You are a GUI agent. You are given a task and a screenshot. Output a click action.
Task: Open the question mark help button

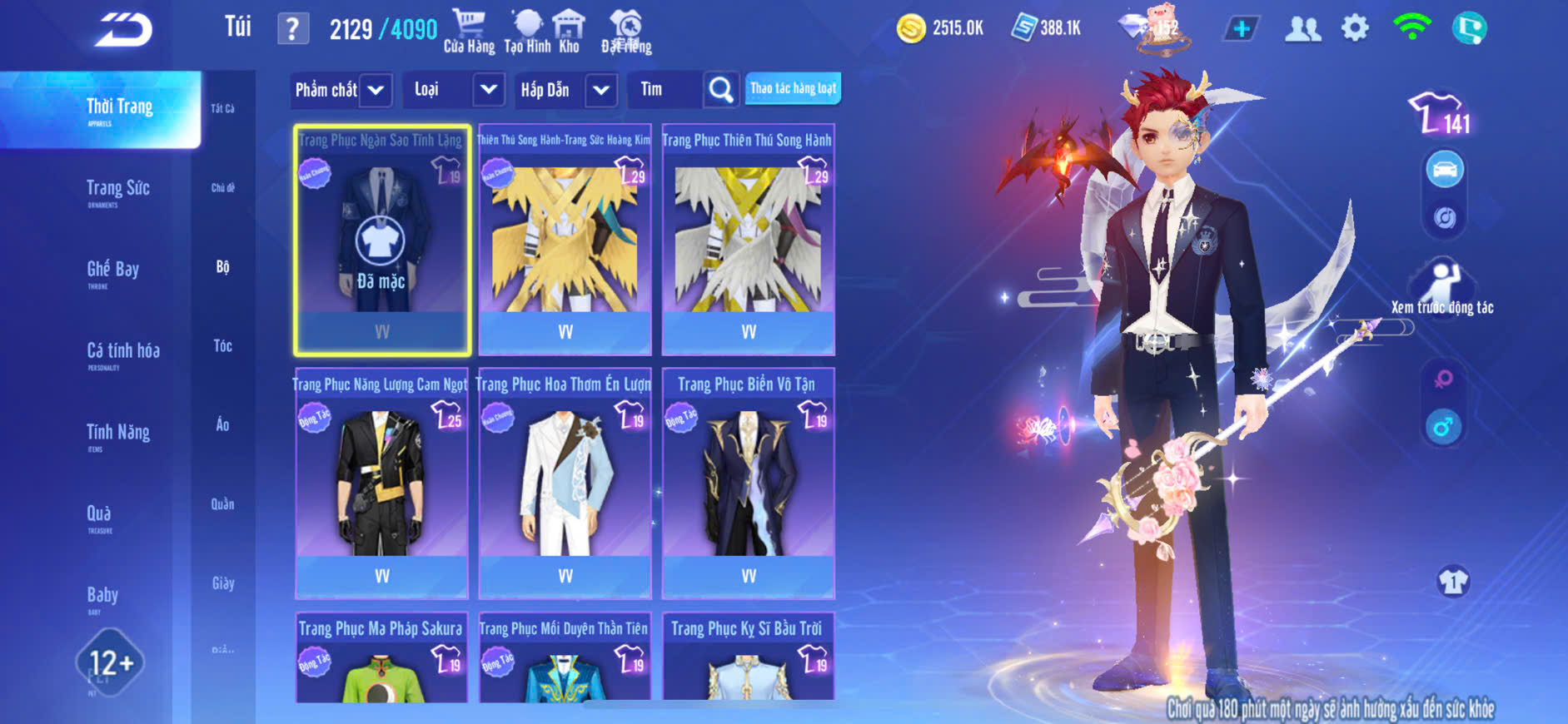tap(292, 29)
